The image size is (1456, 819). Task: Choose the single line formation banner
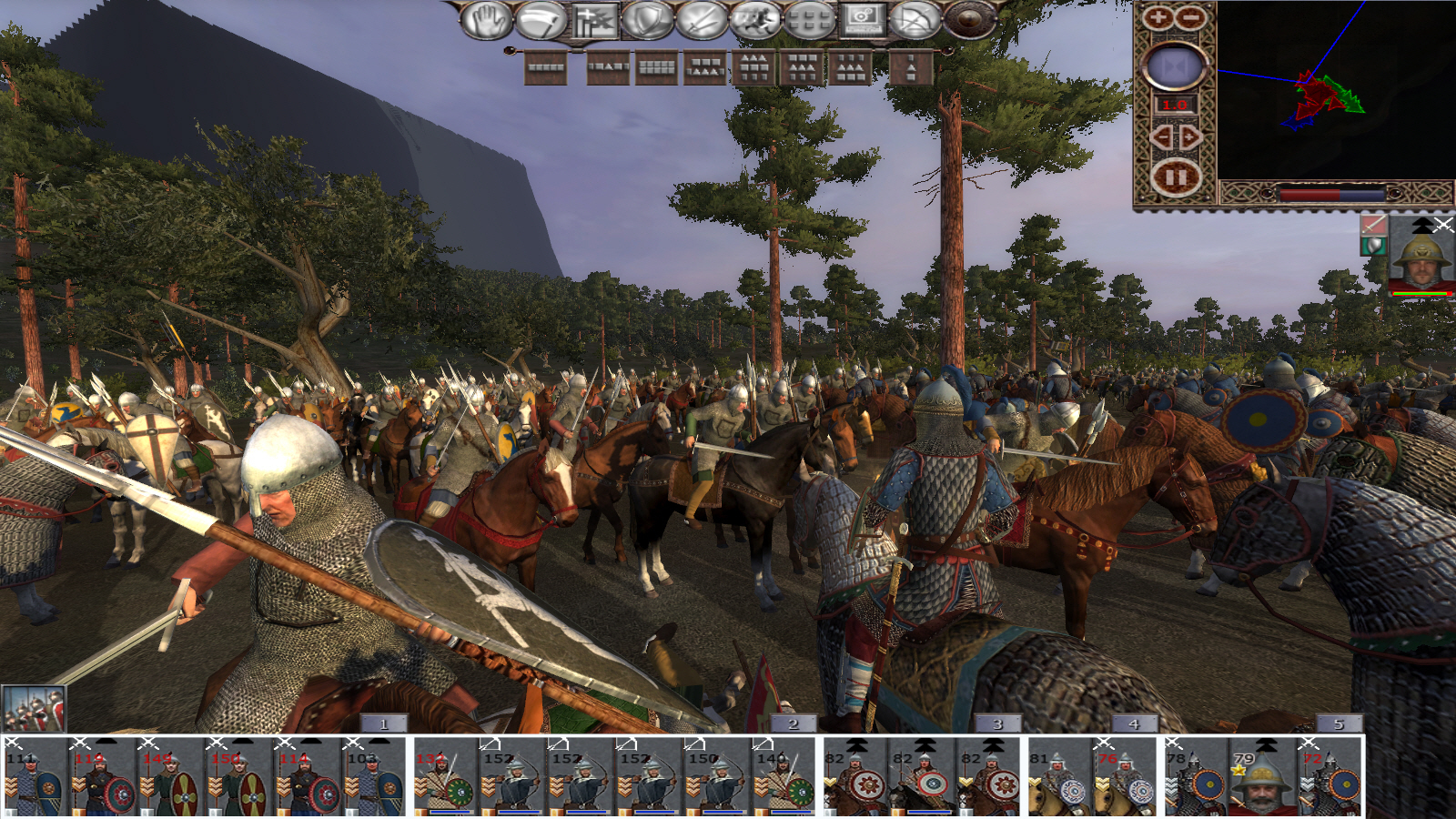pos(546,67)
